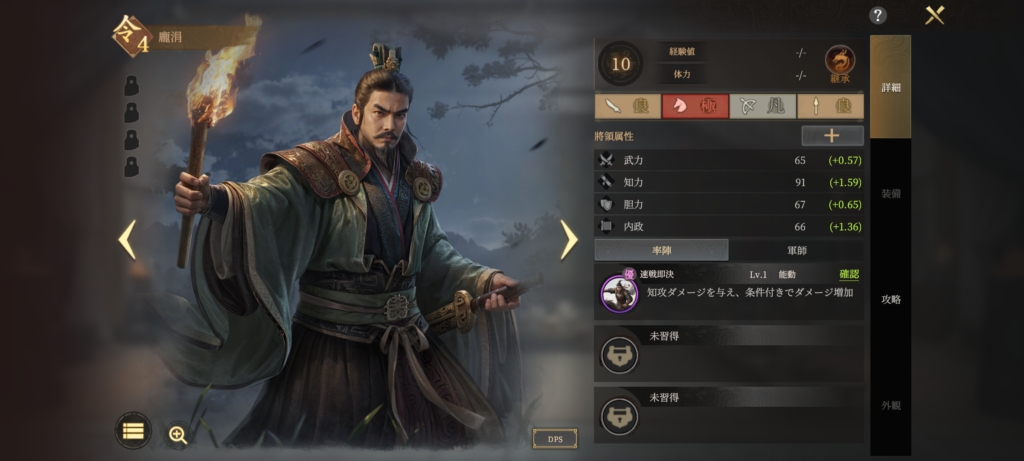Viewport: 1024px width, 461px height.
Task: View the next general with right arrow
Action: pyautogui.click(x=568, y=239)
